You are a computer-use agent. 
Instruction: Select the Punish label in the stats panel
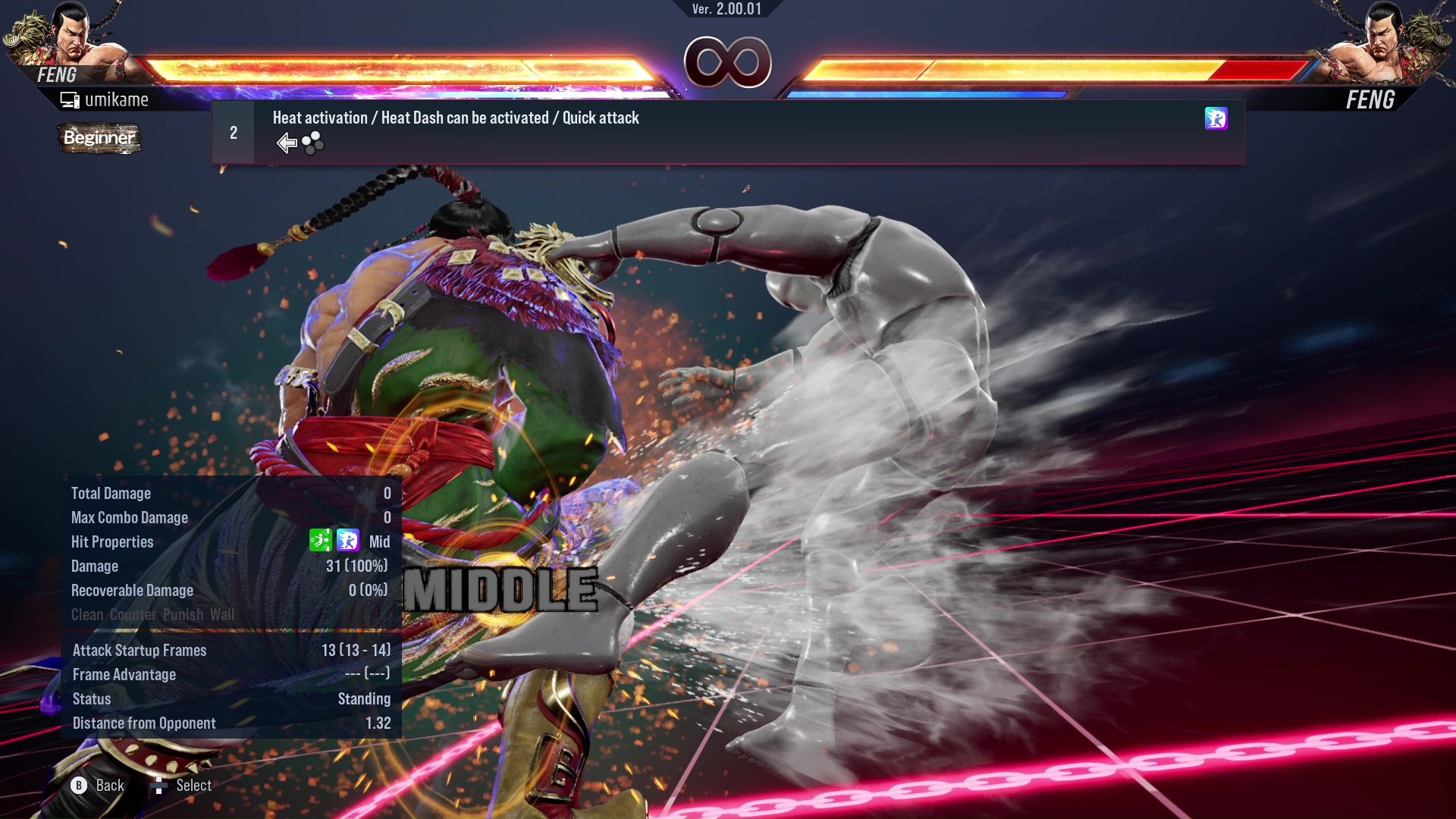tap(182, 615)
